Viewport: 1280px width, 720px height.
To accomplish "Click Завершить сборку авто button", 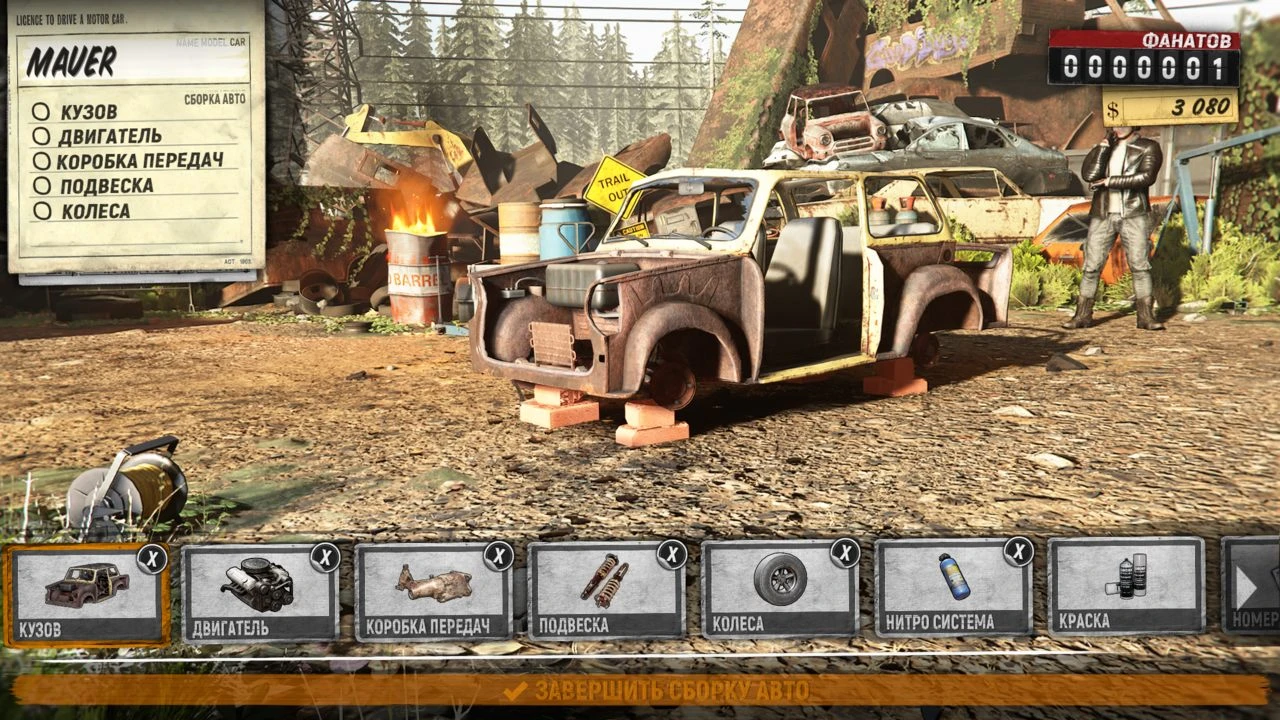I will click(x=640, y=690).
